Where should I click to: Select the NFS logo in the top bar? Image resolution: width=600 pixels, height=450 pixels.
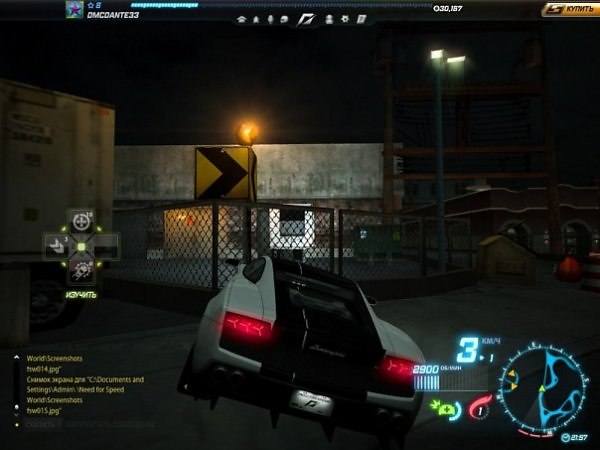305,19
